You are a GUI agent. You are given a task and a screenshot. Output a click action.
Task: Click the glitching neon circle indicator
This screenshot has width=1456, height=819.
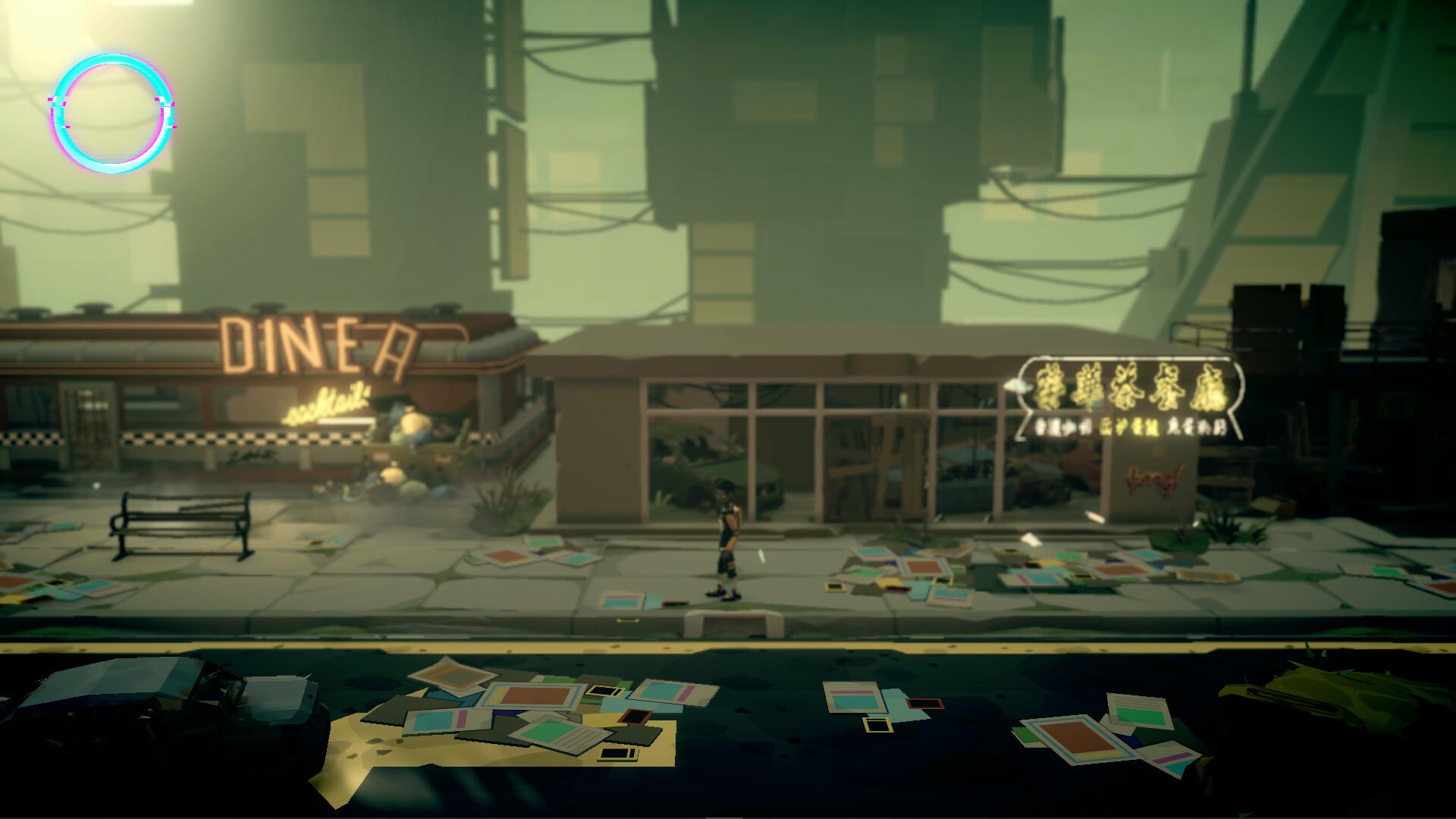[x=112, y=111]
